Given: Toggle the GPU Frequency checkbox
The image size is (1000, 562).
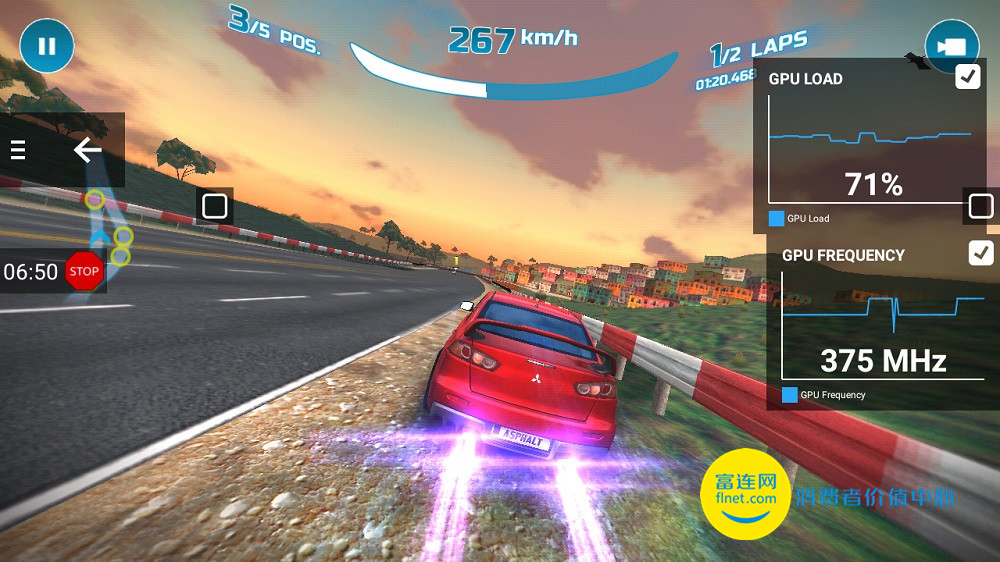Looking at the screenshot, I should (981, 254).
